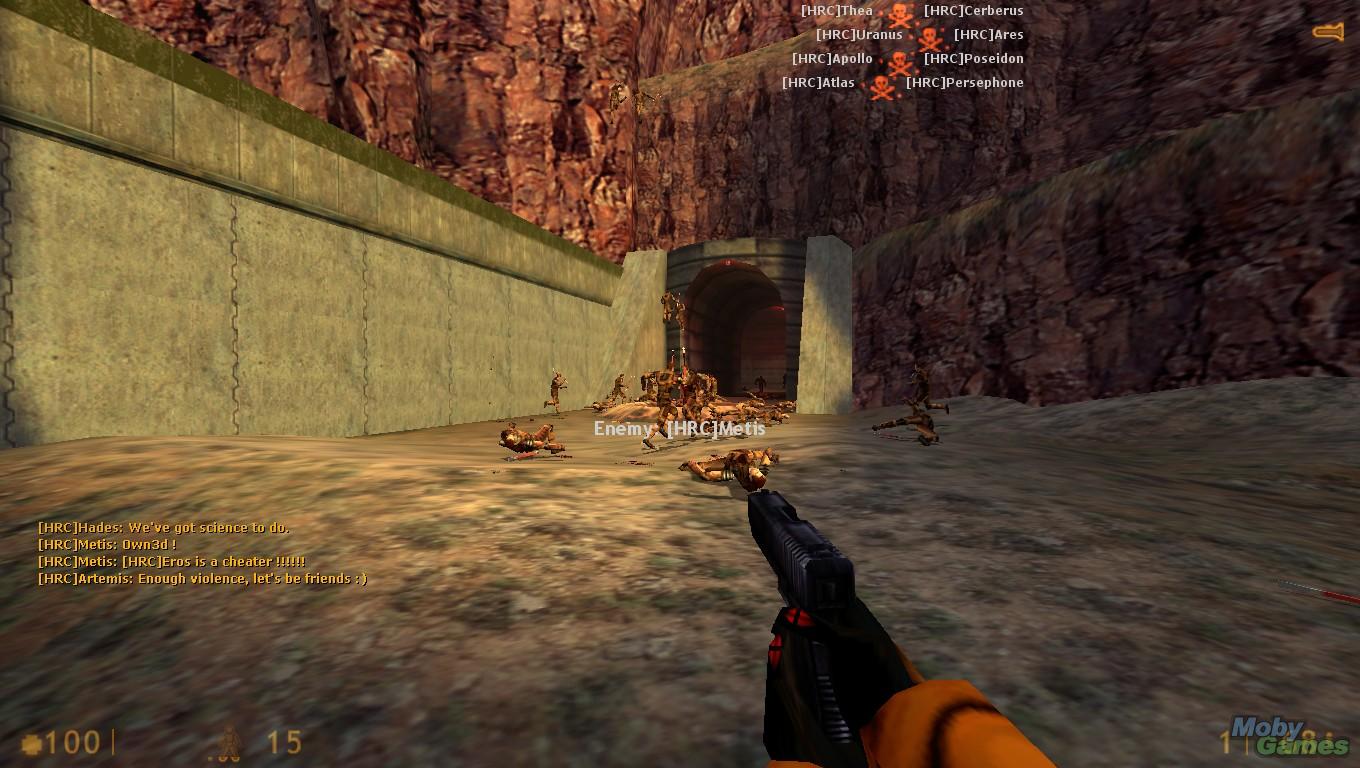Click the skull icon beside [HRC]Thea

pos(899,14)
